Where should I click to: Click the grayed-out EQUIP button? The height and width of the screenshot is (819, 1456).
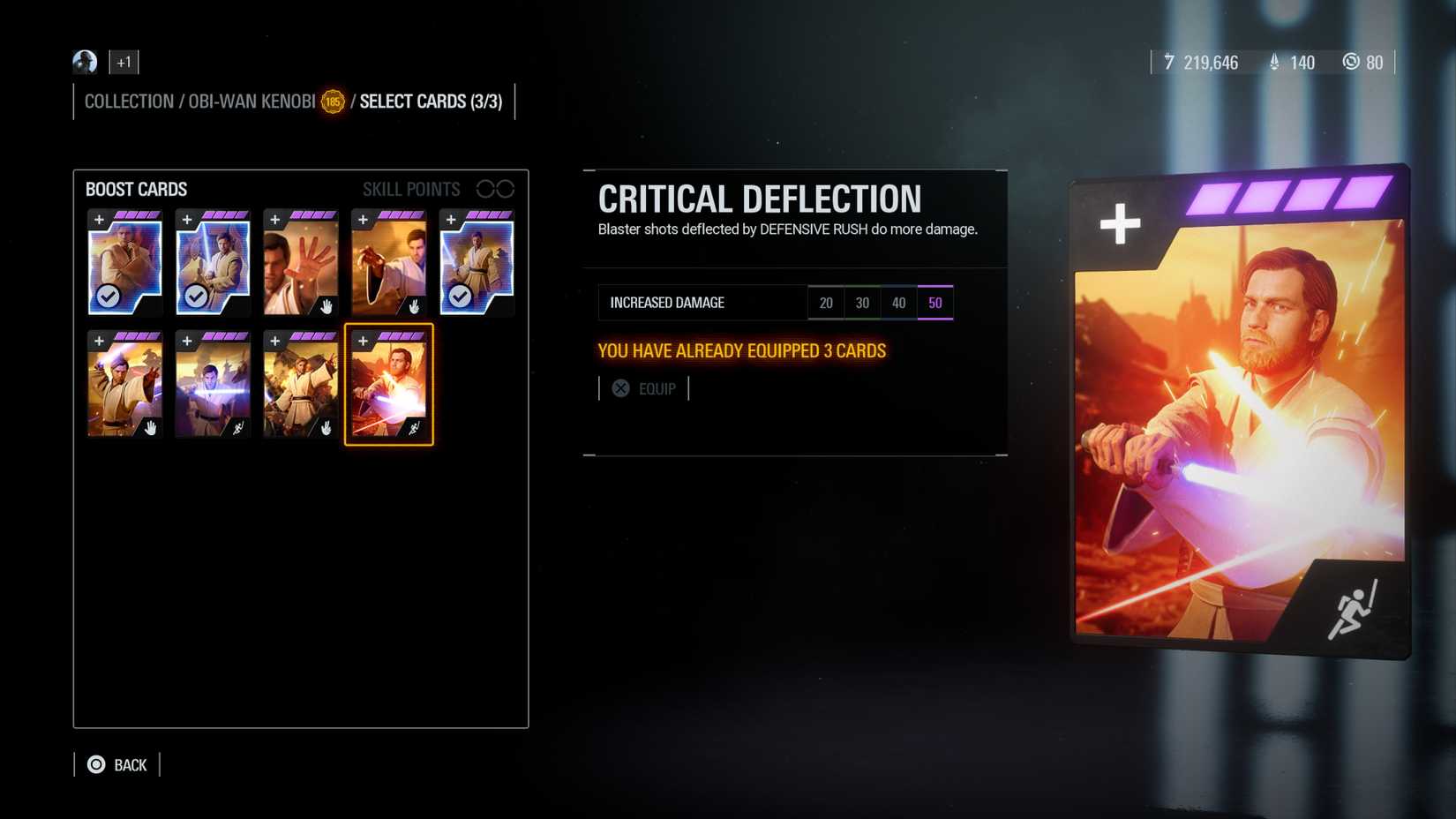pos(657,388)
